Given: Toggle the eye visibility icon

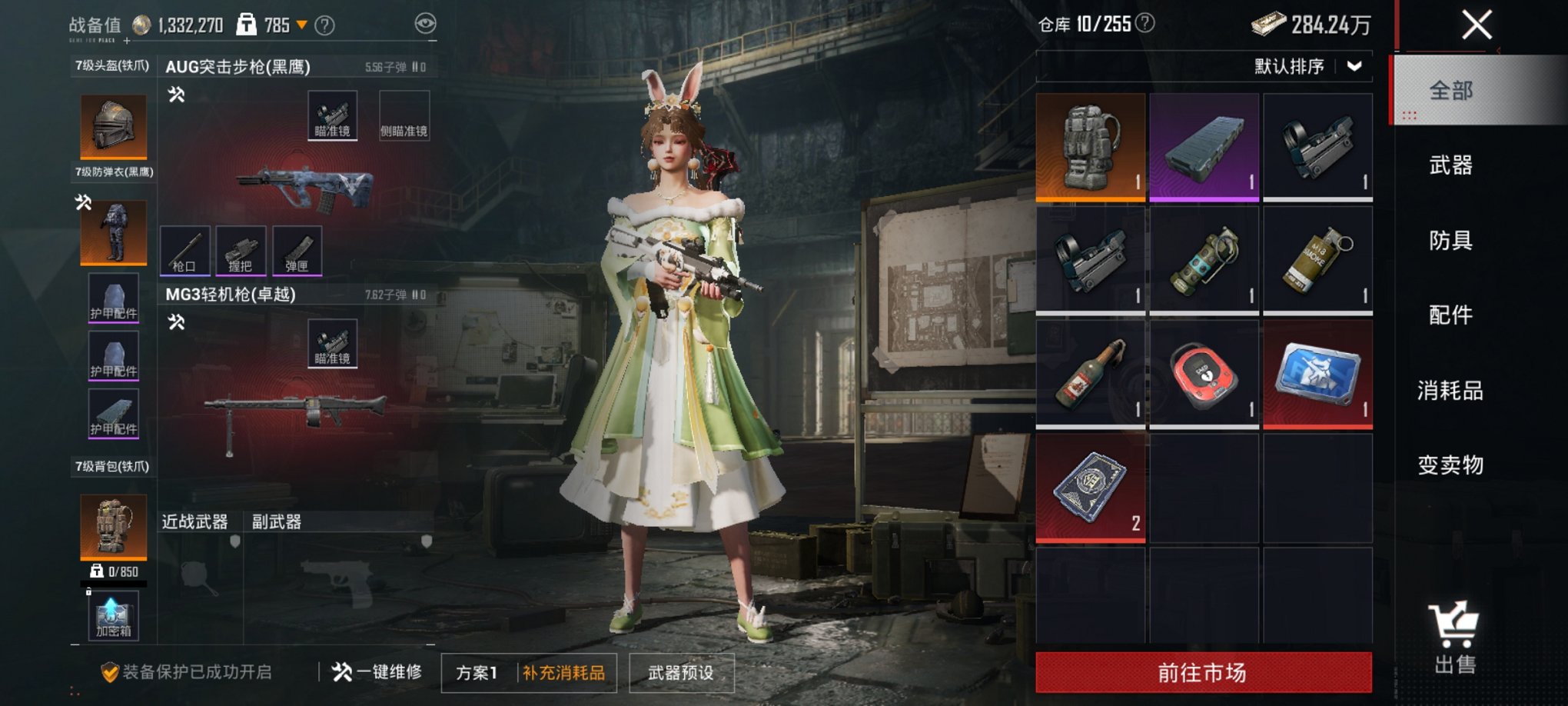Looking at the screenshot, I should coord(425,24).
